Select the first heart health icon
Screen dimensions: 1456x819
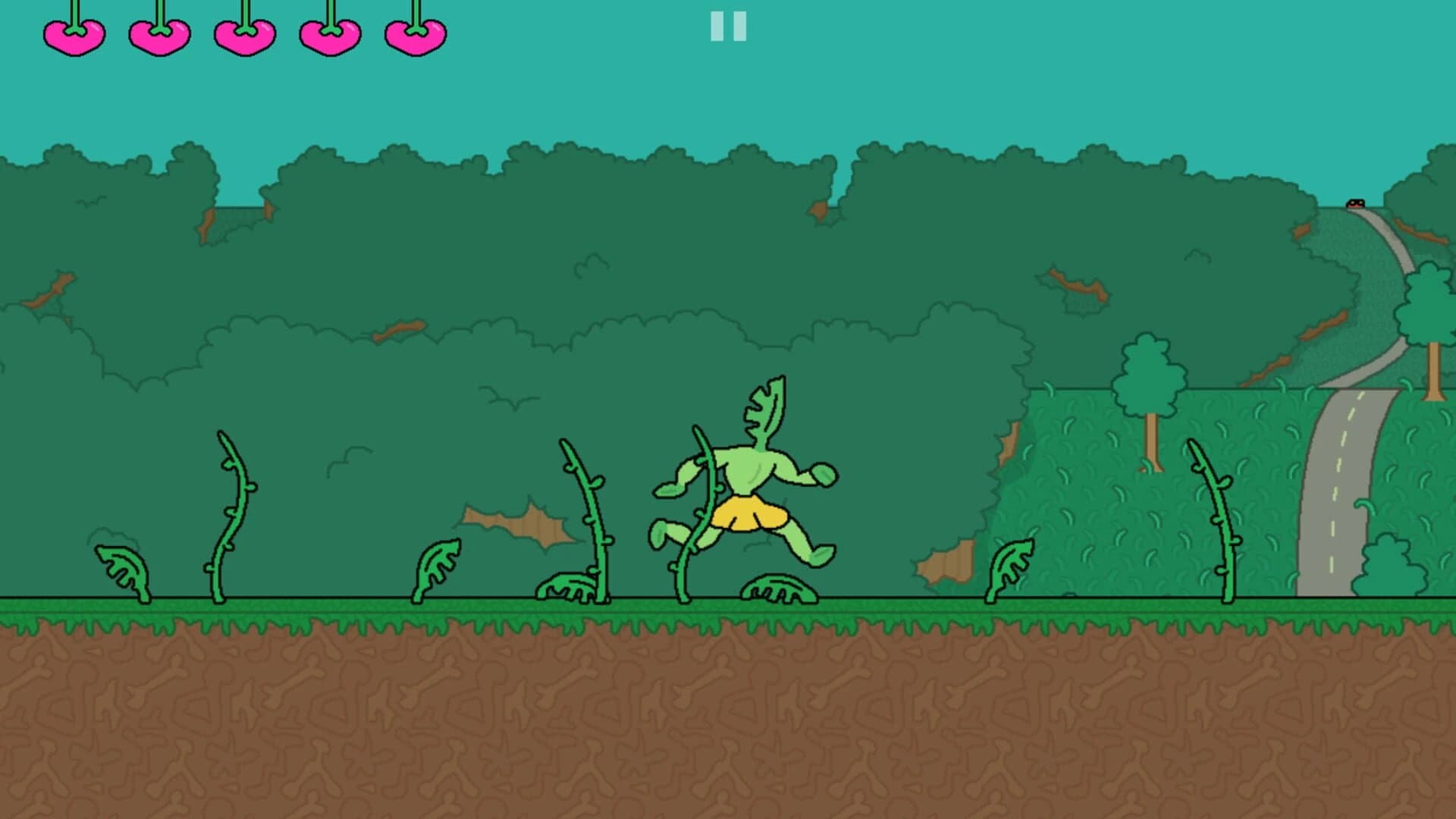click(x=74, y=36)
